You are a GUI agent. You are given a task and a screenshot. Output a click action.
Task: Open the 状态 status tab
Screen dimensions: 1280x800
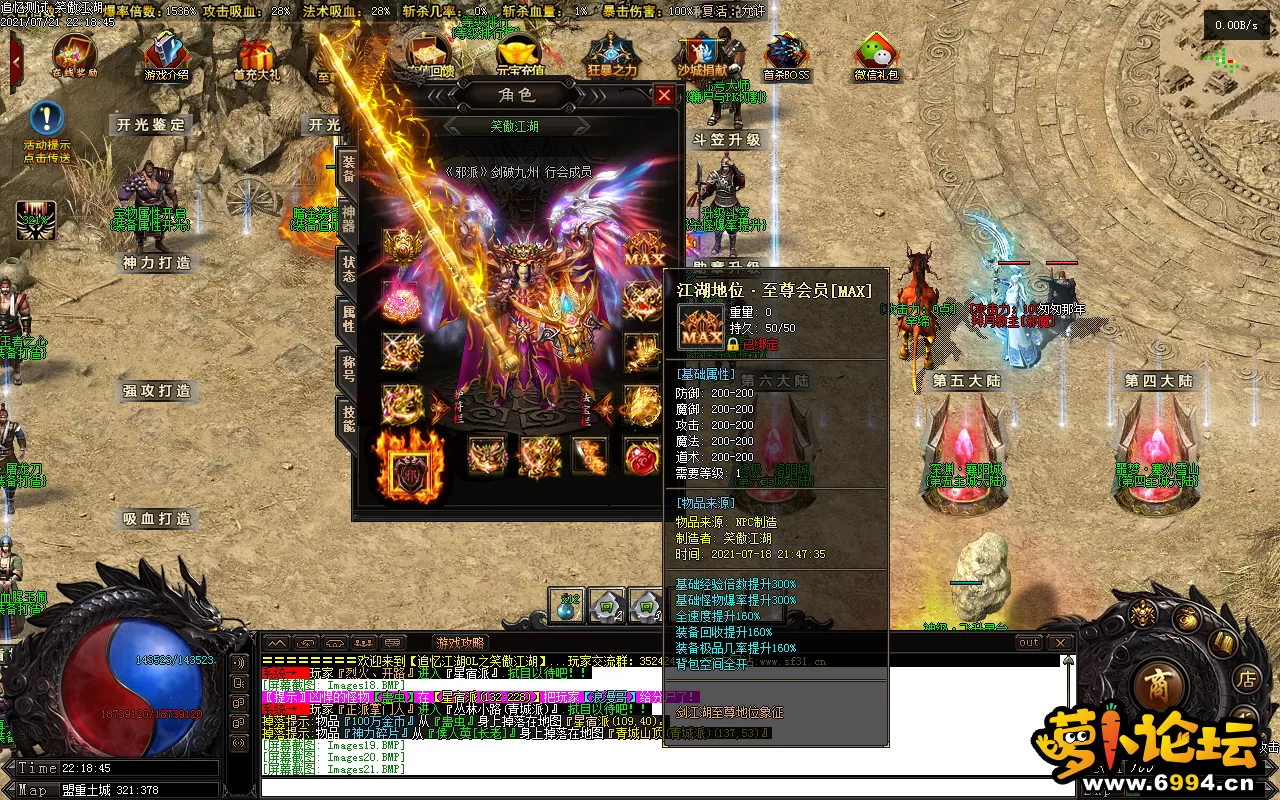click(x=348, y=268)
